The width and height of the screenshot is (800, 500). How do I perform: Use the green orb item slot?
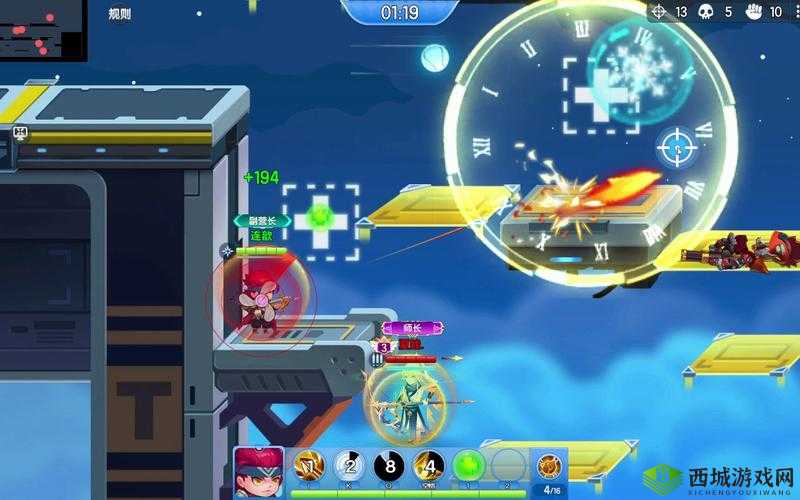tap(469, 467)
